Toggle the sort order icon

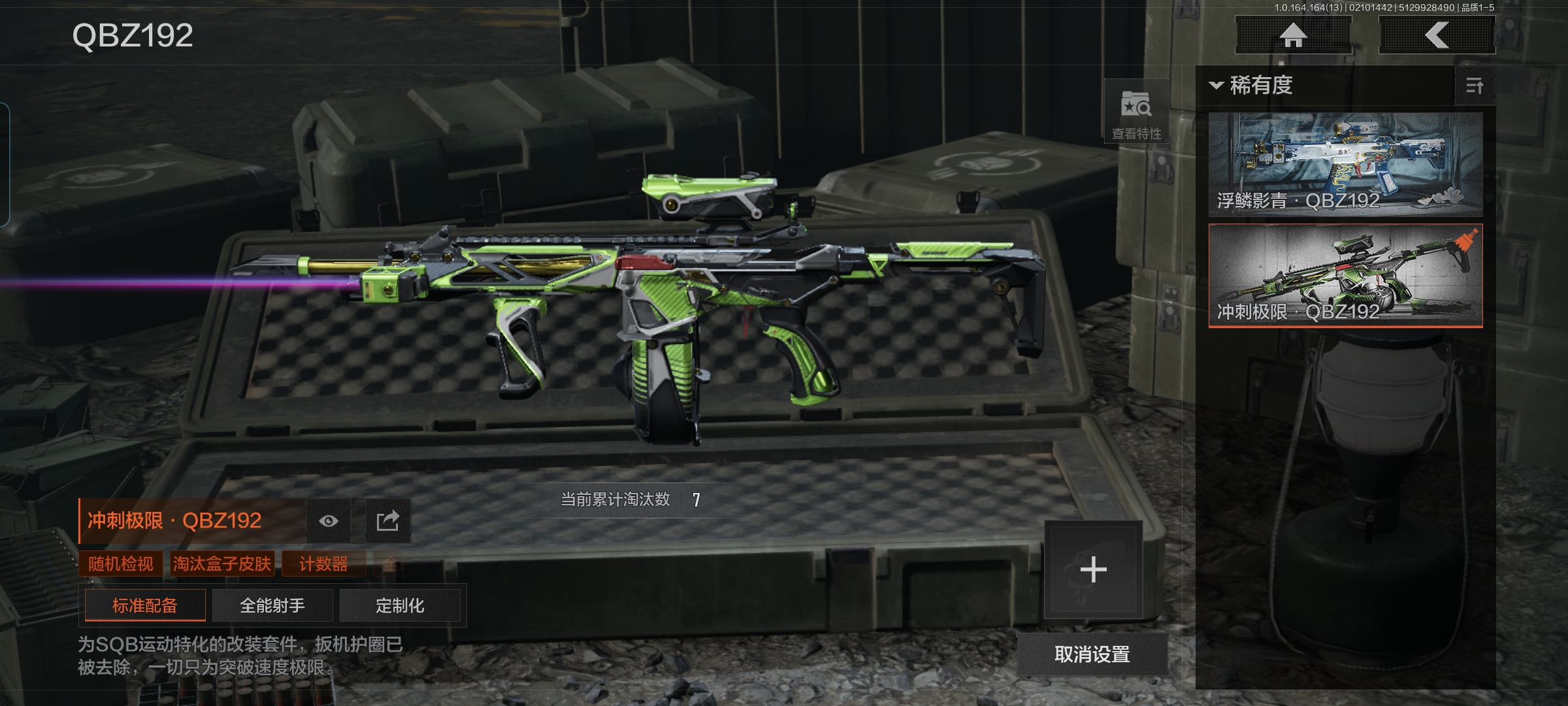(x=1475, y=86)
